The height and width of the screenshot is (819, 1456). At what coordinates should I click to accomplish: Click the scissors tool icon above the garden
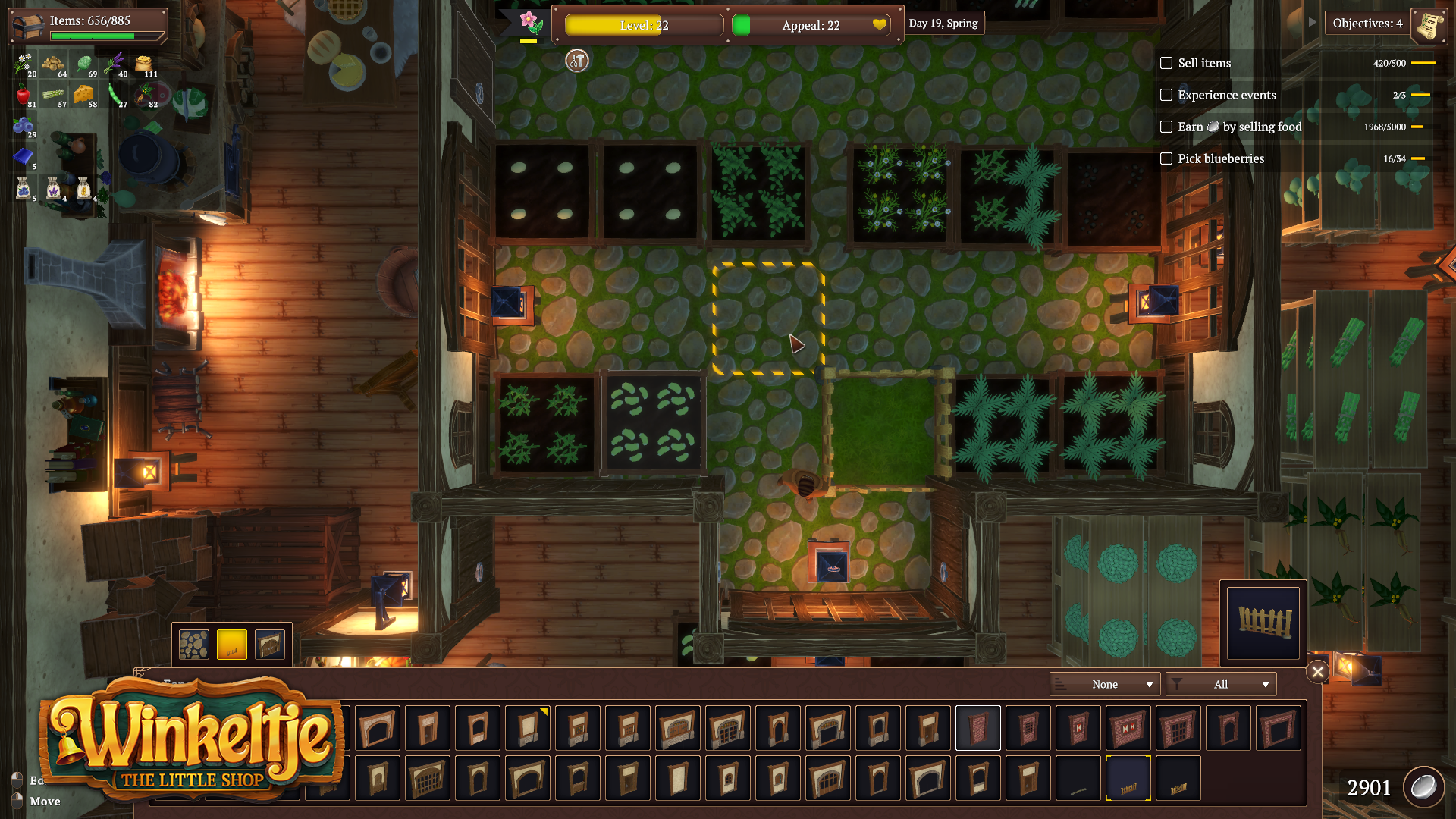click(x=576, y=61)
